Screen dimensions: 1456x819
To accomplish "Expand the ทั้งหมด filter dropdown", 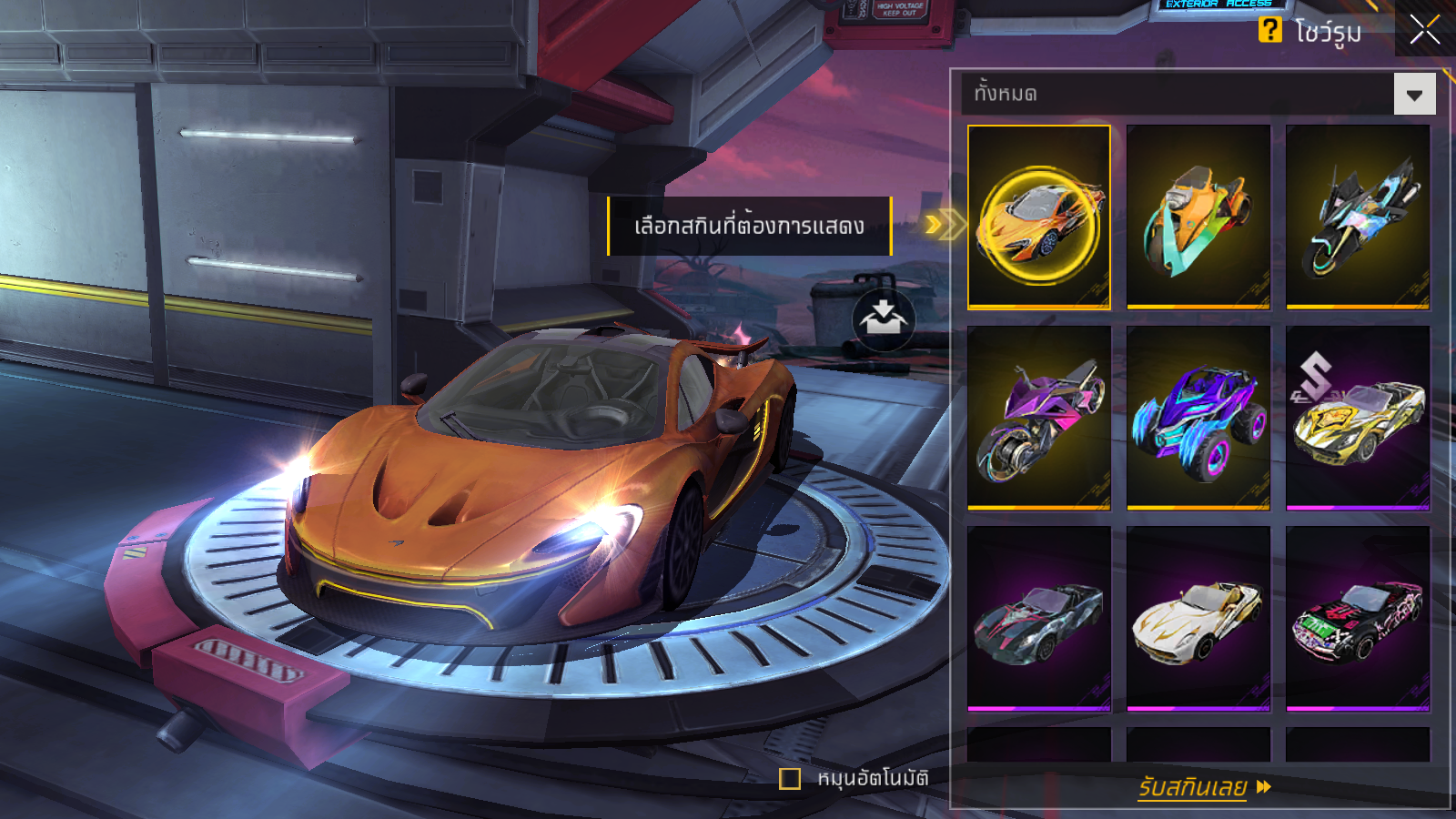I will click(1414, 95).
